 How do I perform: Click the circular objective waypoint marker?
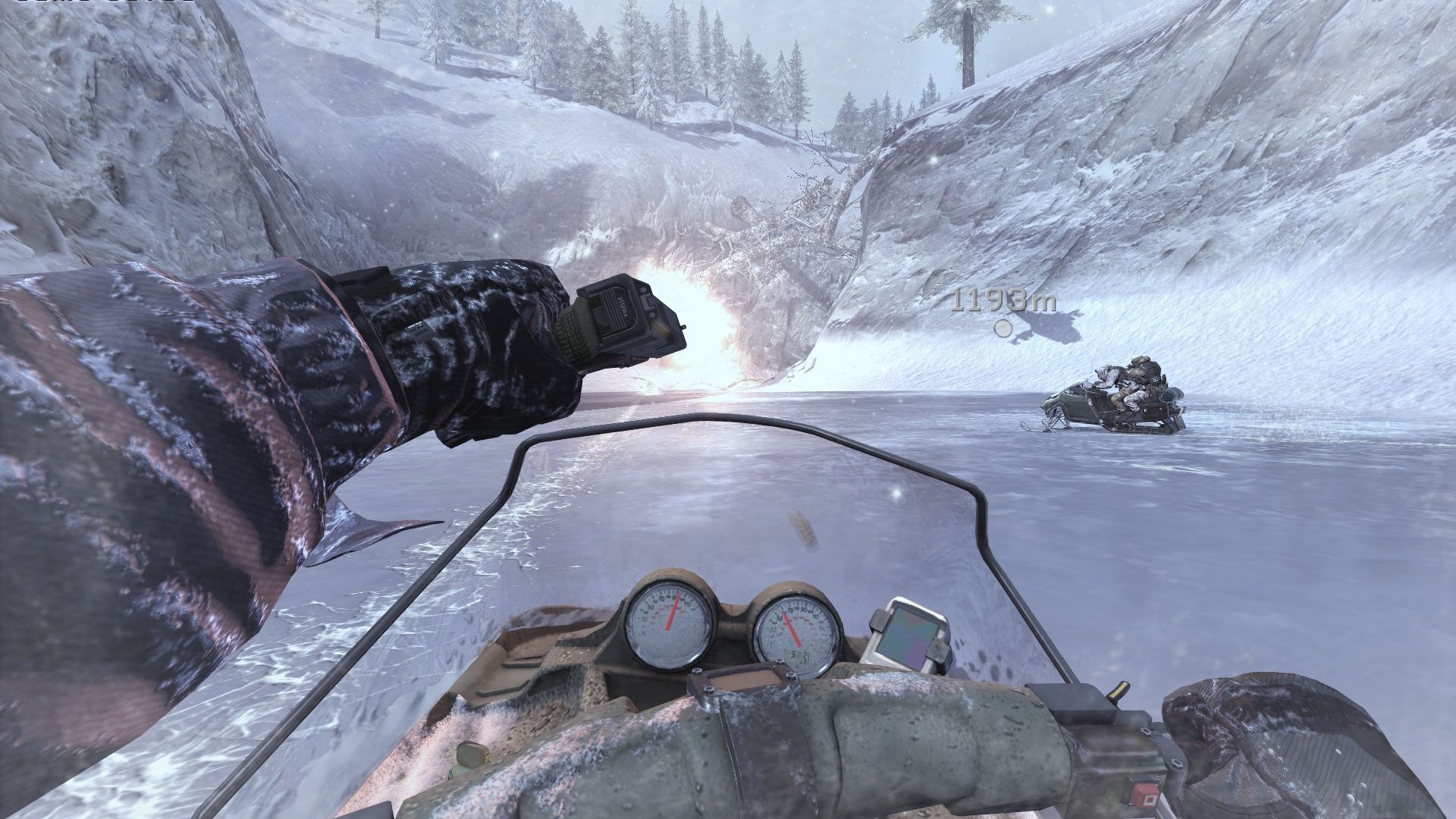(1003, 328)
